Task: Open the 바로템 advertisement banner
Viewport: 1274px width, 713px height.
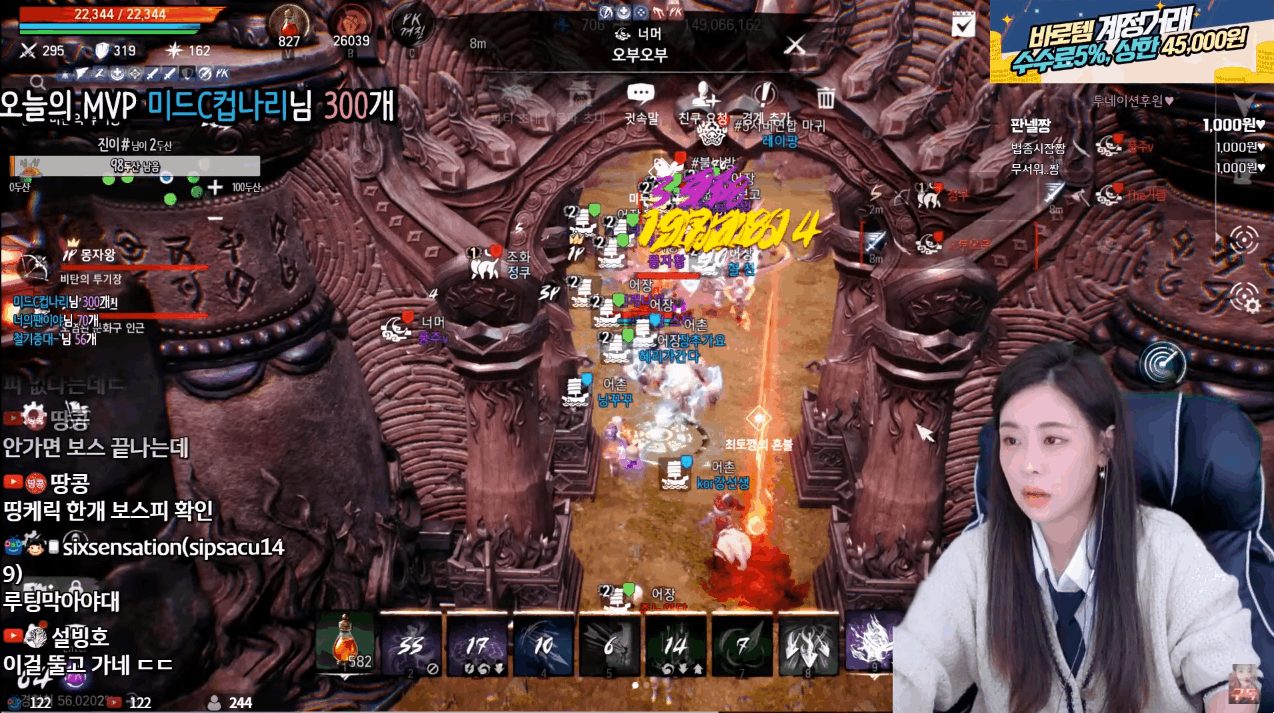Action: (1131, 42)
